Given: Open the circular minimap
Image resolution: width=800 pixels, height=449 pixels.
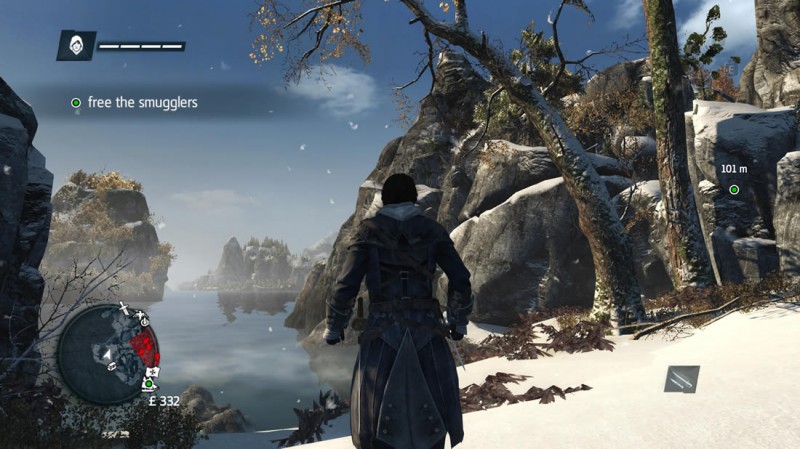Looking at the screenshot, I should coord(108,351).
